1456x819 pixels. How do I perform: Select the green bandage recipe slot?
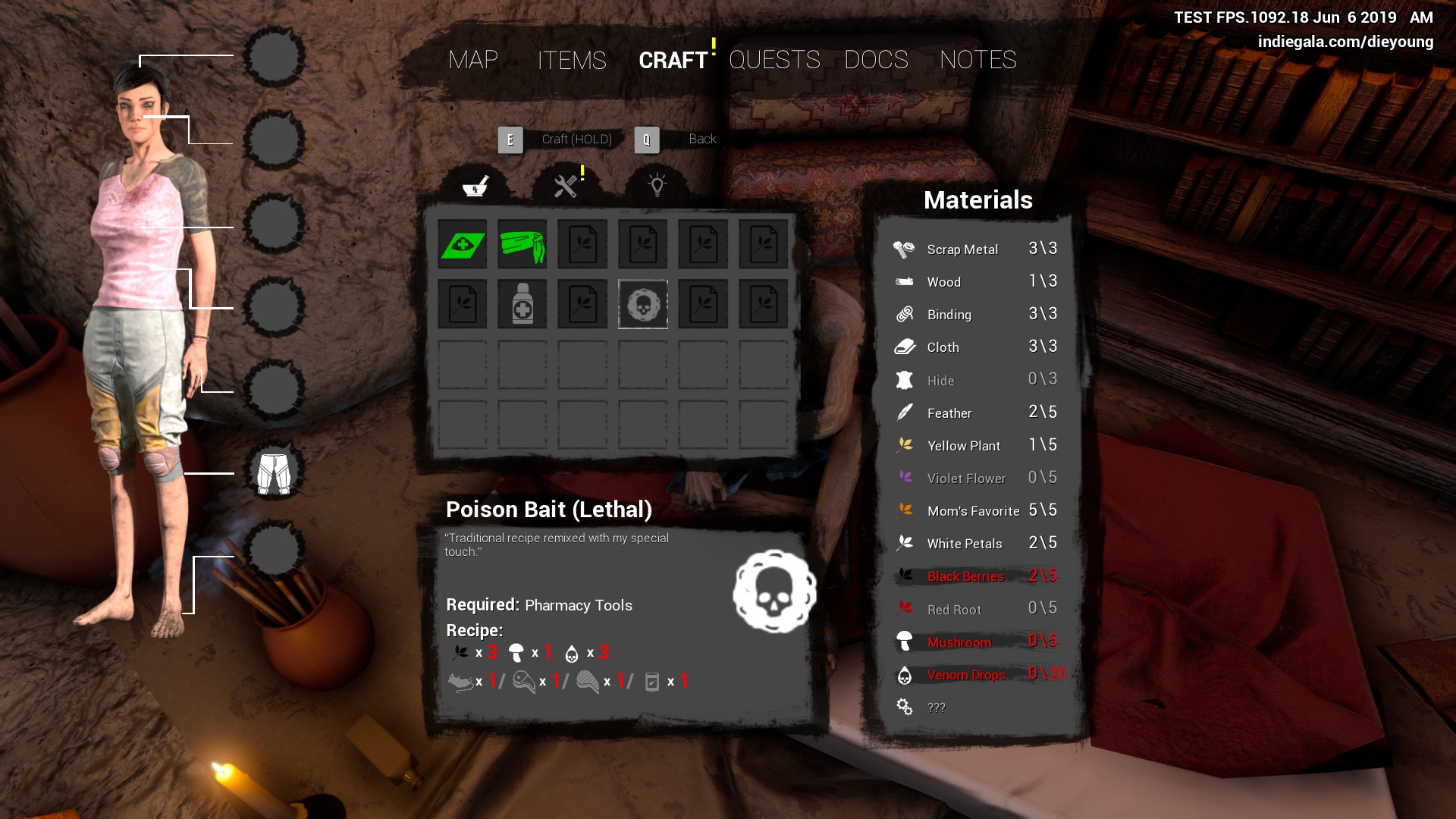coord(463,244)
